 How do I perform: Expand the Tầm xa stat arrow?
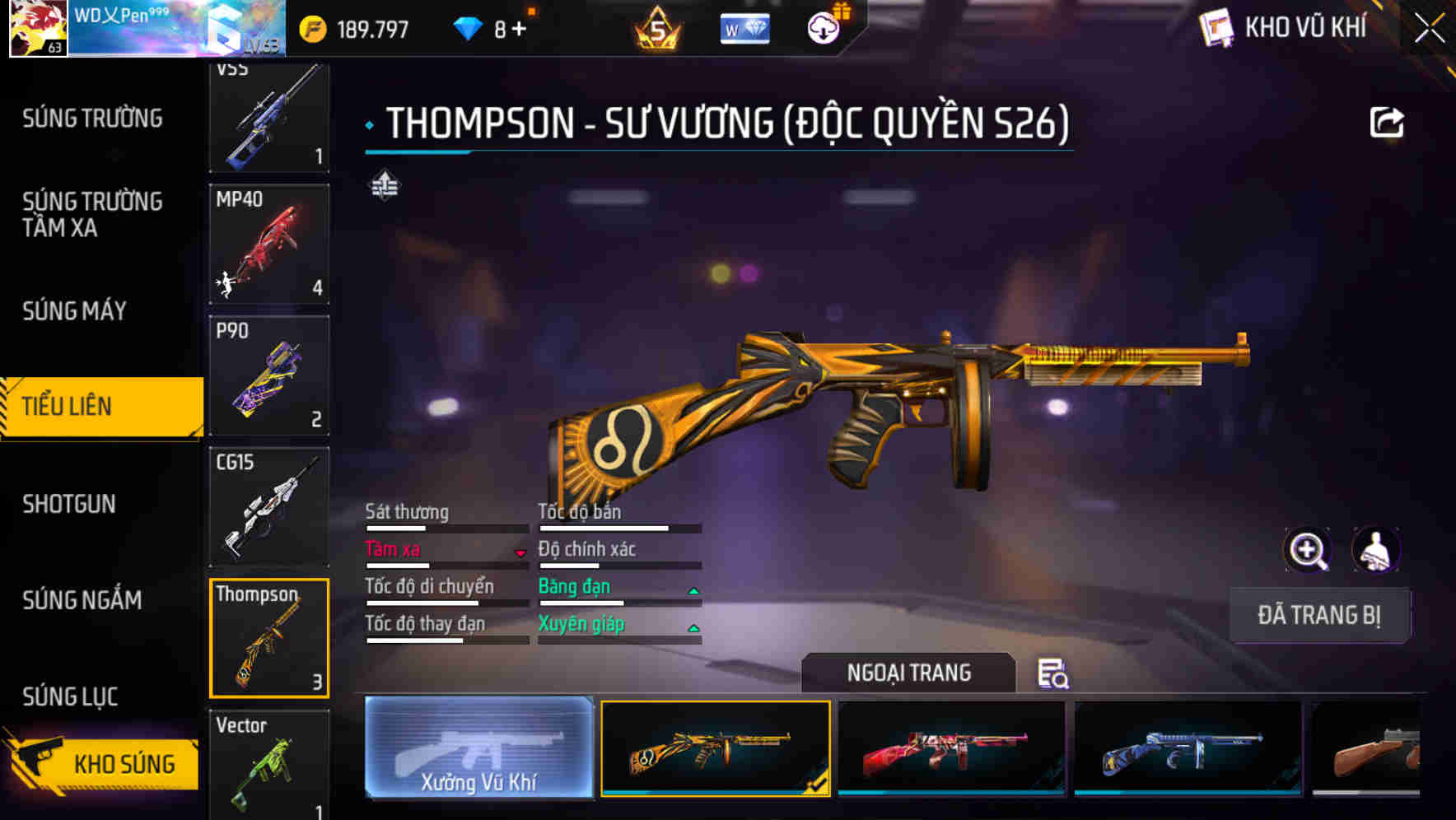pyautogui.click(x=522, y=553)
